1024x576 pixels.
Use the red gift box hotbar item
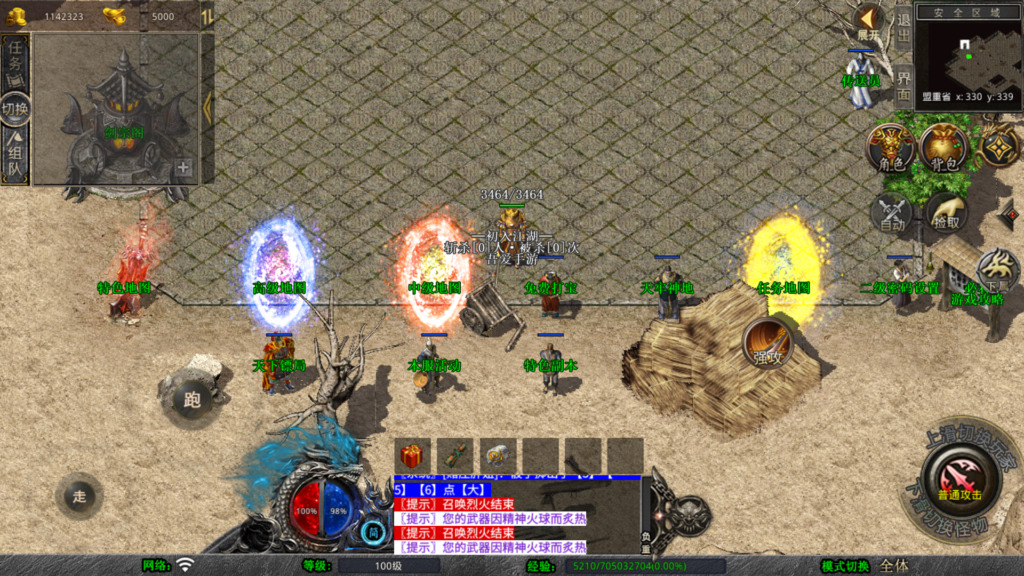tap(413, 455)
